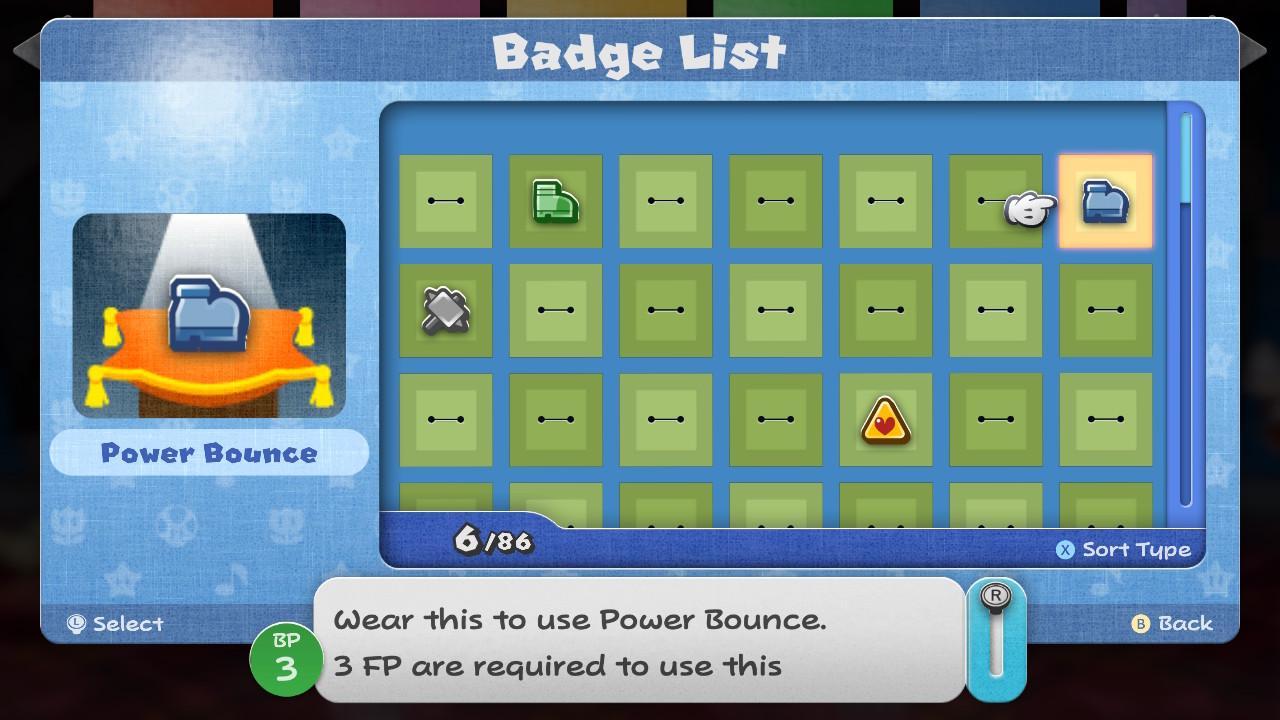Select the orange heart triangle badge
The image size is (1280, 720).
[885, 420]
